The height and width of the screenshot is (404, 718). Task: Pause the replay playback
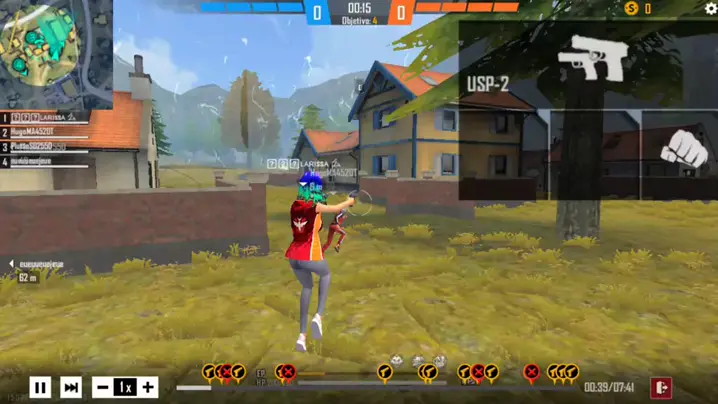tap(40, 387)
